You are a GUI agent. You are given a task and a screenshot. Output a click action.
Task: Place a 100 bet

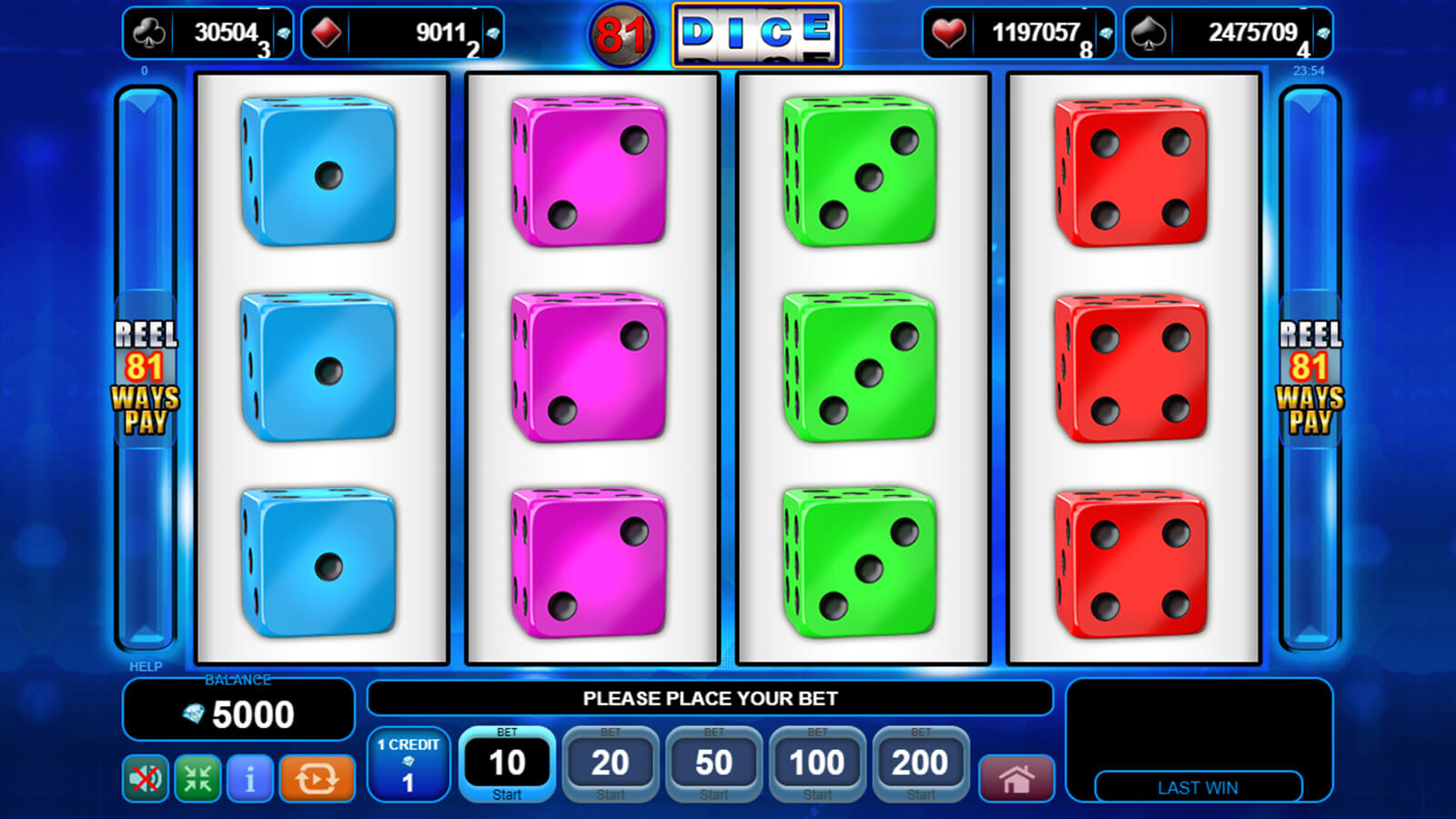click(x=817, y=764)
